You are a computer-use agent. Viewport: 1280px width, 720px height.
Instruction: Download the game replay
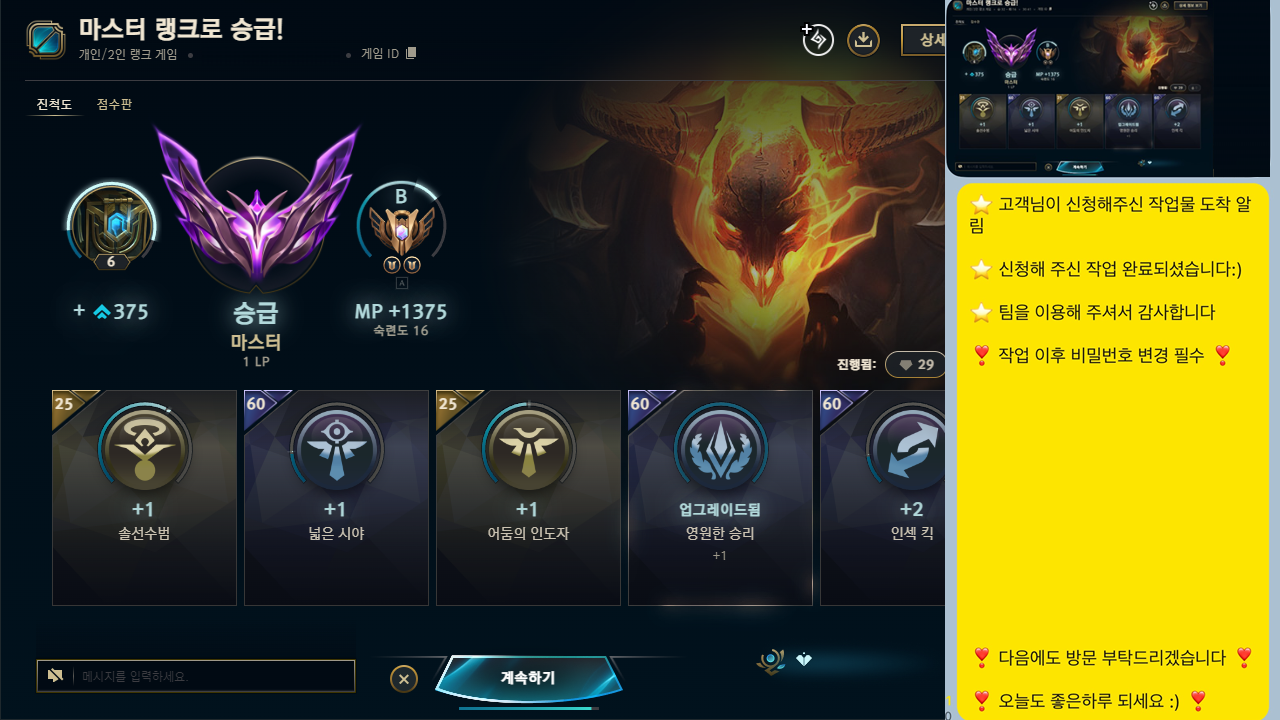click(862, 40)
